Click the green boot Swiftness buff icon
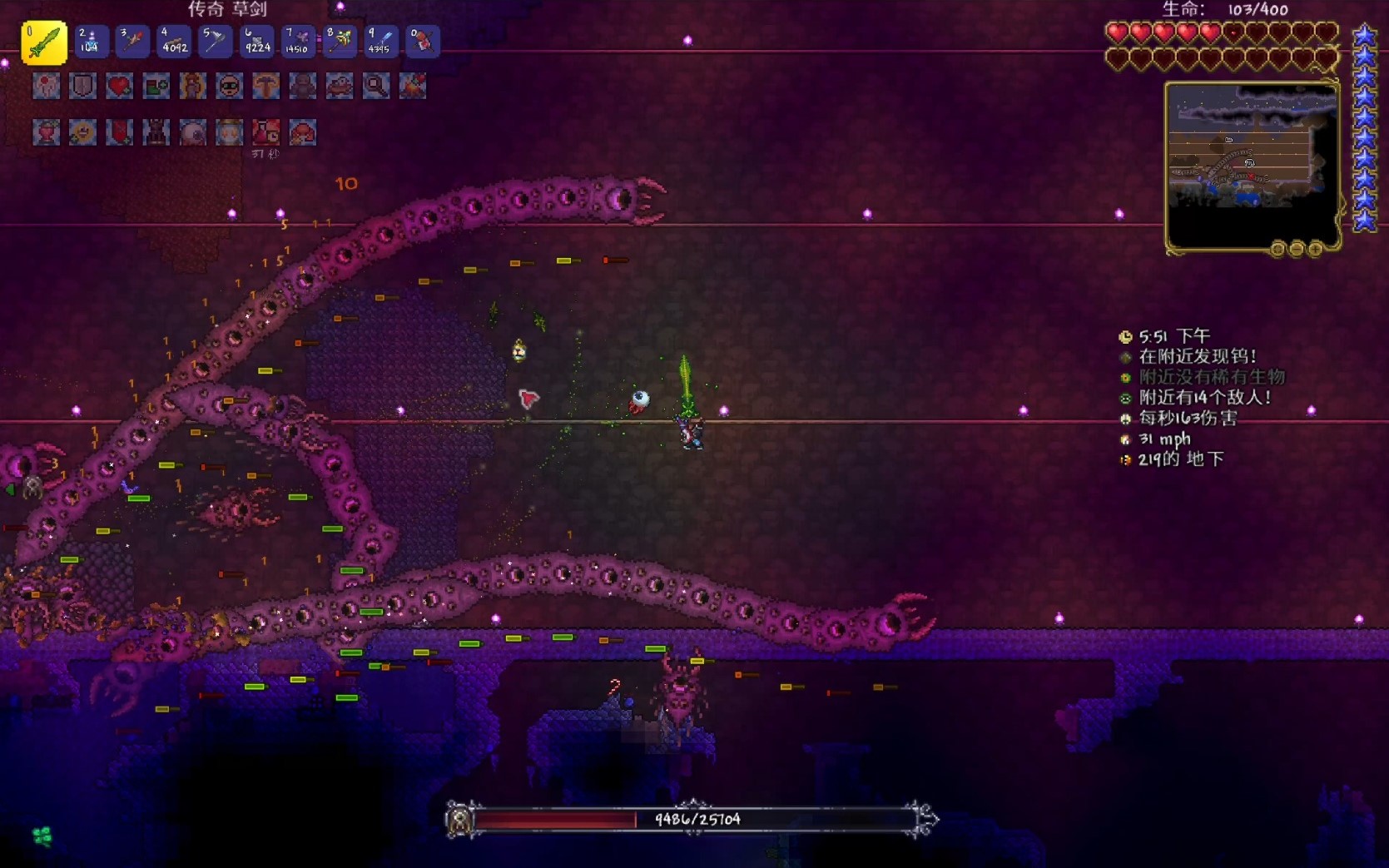1389x868 pixels. pyautogui.click(x=156, y=86)
